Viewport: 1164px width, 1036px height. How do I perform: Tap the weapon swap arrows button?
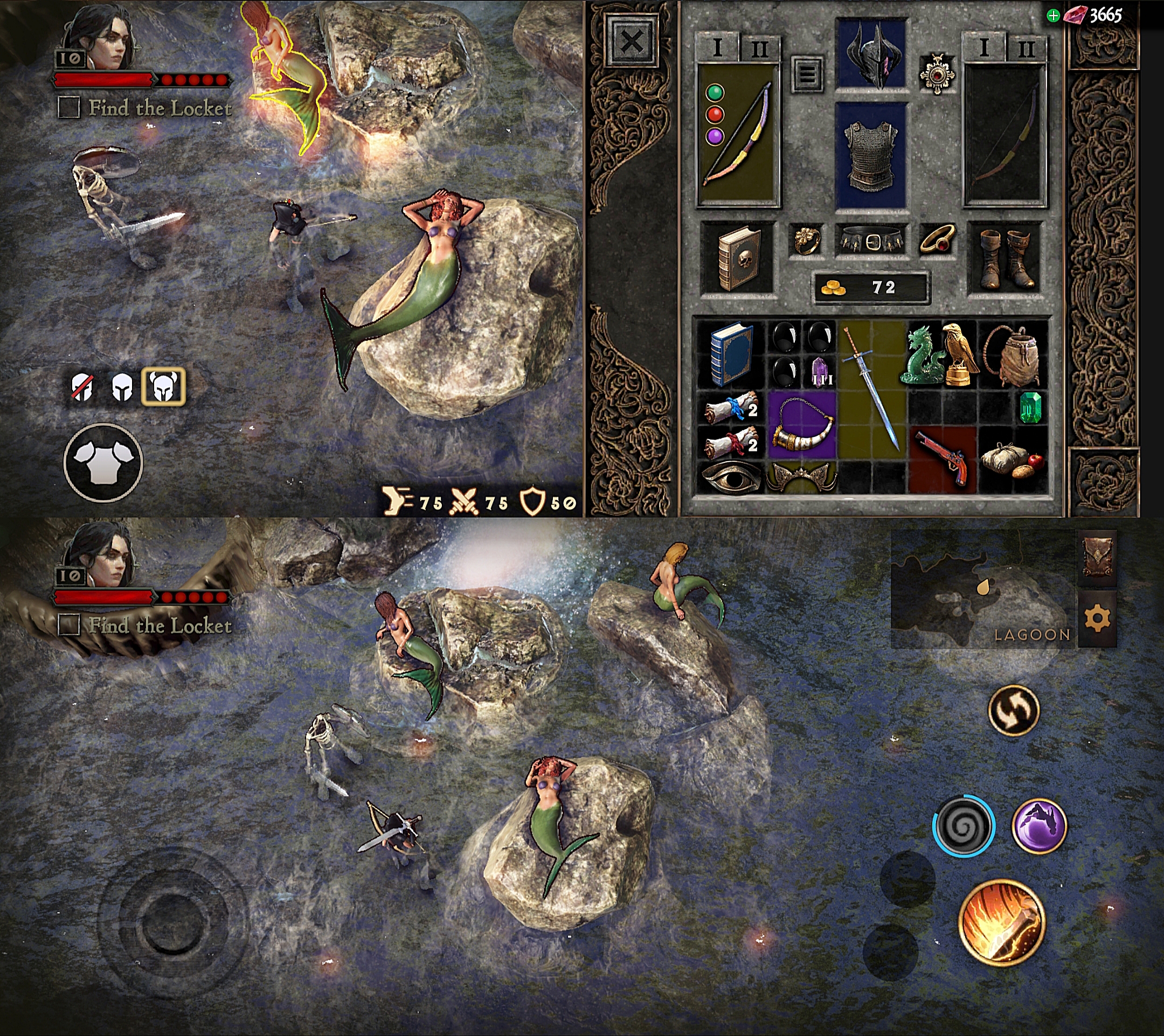coord(1014,711)
